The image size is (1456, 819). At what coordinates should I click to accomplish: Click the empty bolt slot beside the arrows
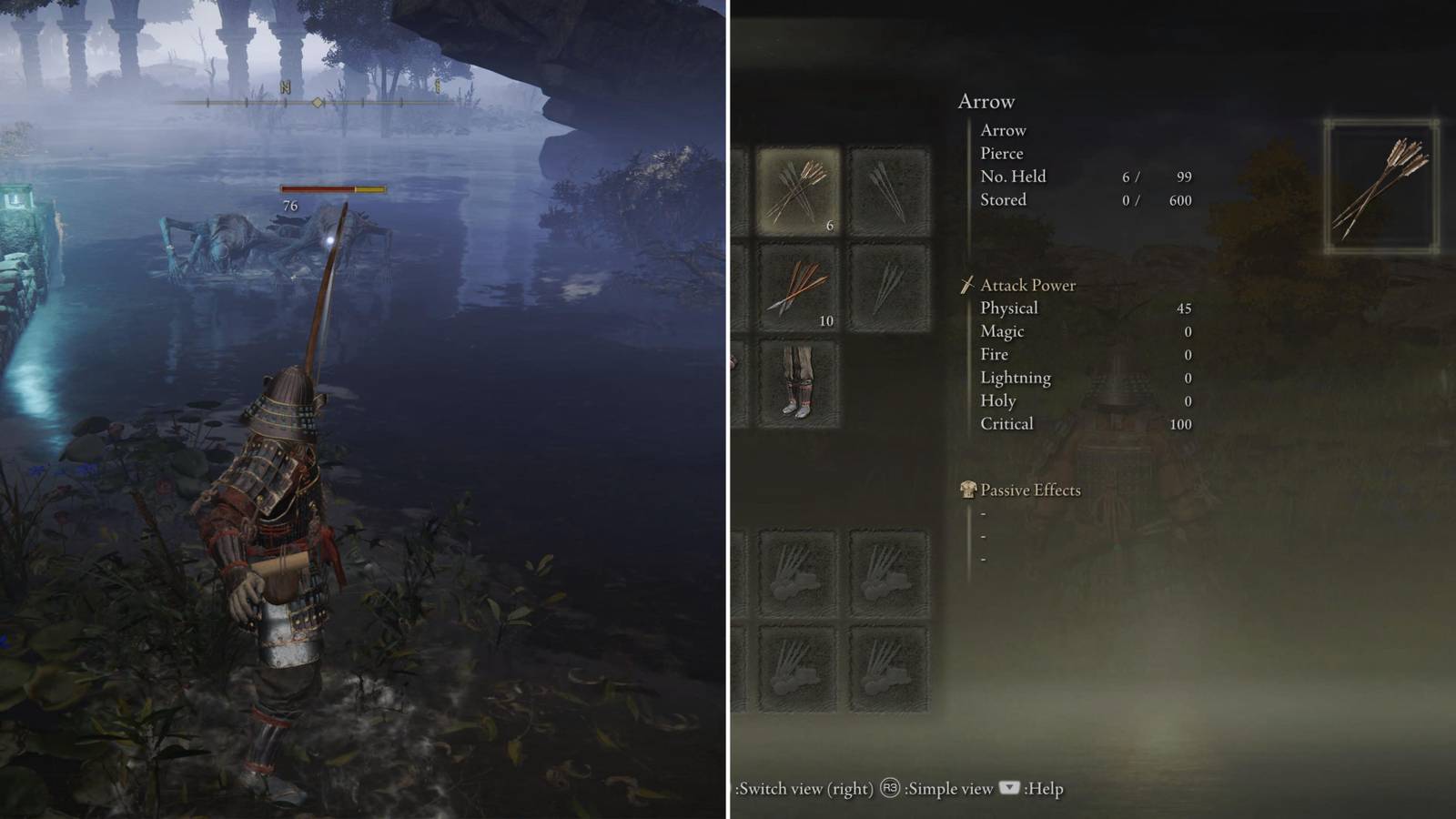point(887,189)
